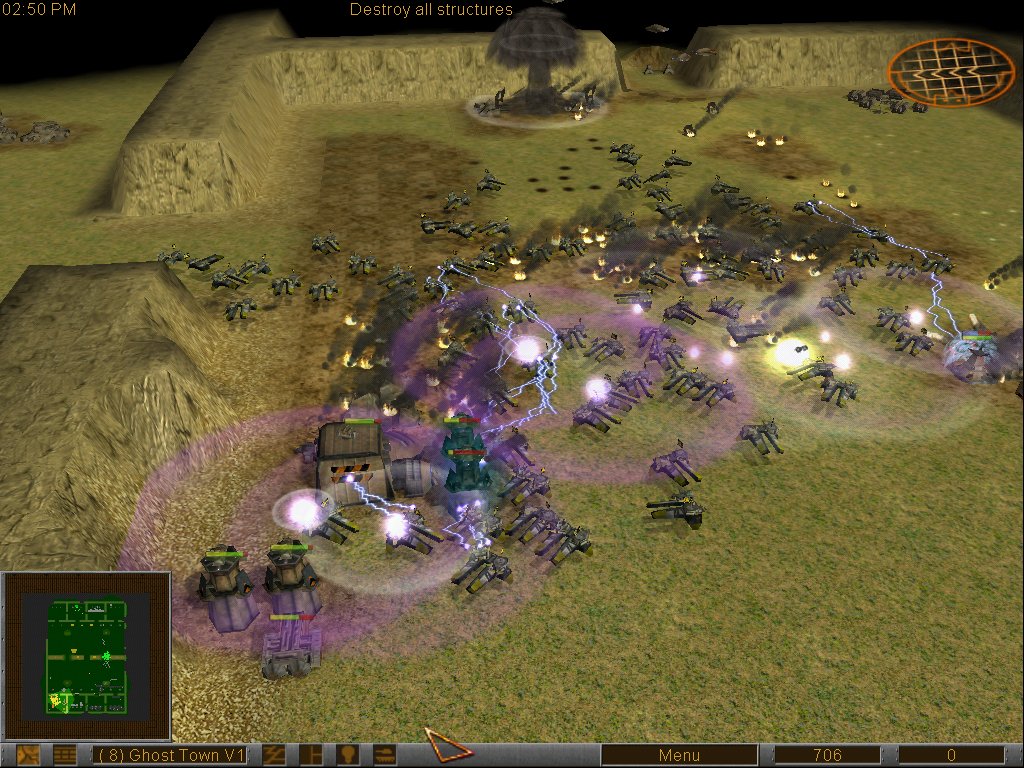1024x768 pixels.
Task: Toggle the crossed-paths icon at the toolbar start
Action: [x=28, y=755]
